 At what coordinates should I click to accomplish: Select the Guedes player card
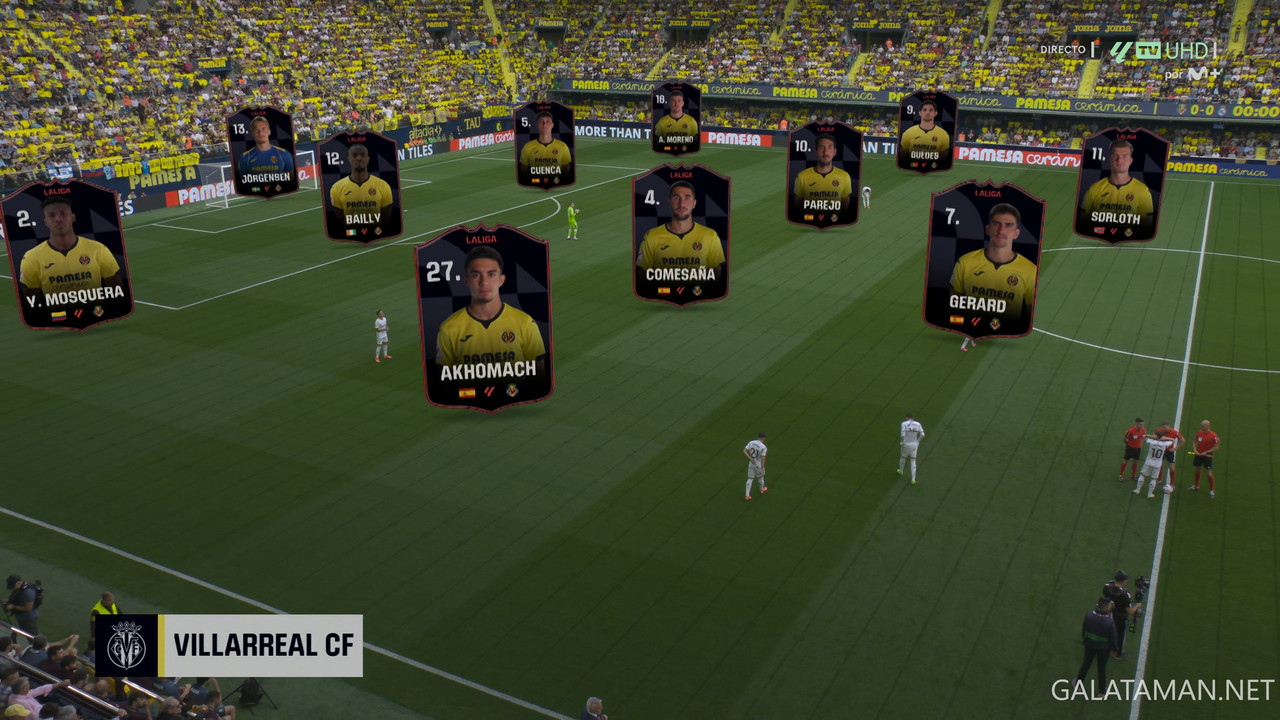tap(926, 132)
